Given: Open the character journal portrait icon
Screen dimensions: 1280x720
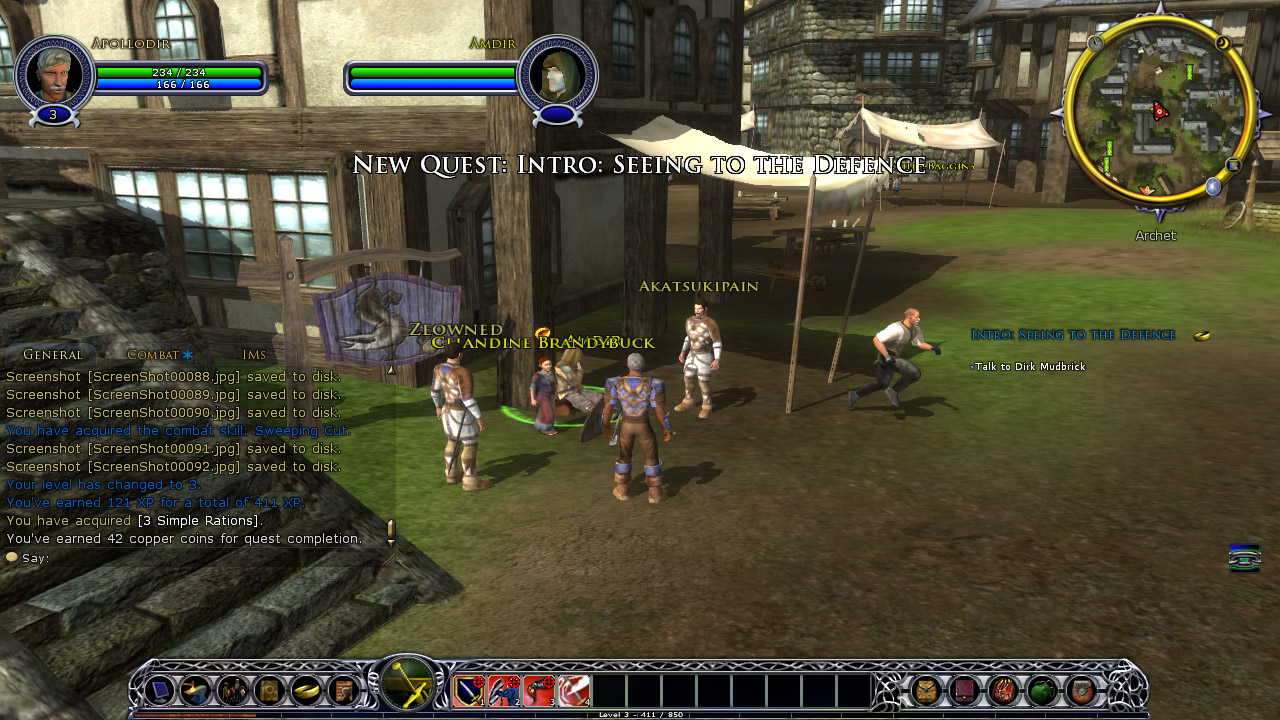Looking at the screenshot, I should pyautogui.click(x=343, y=690).
